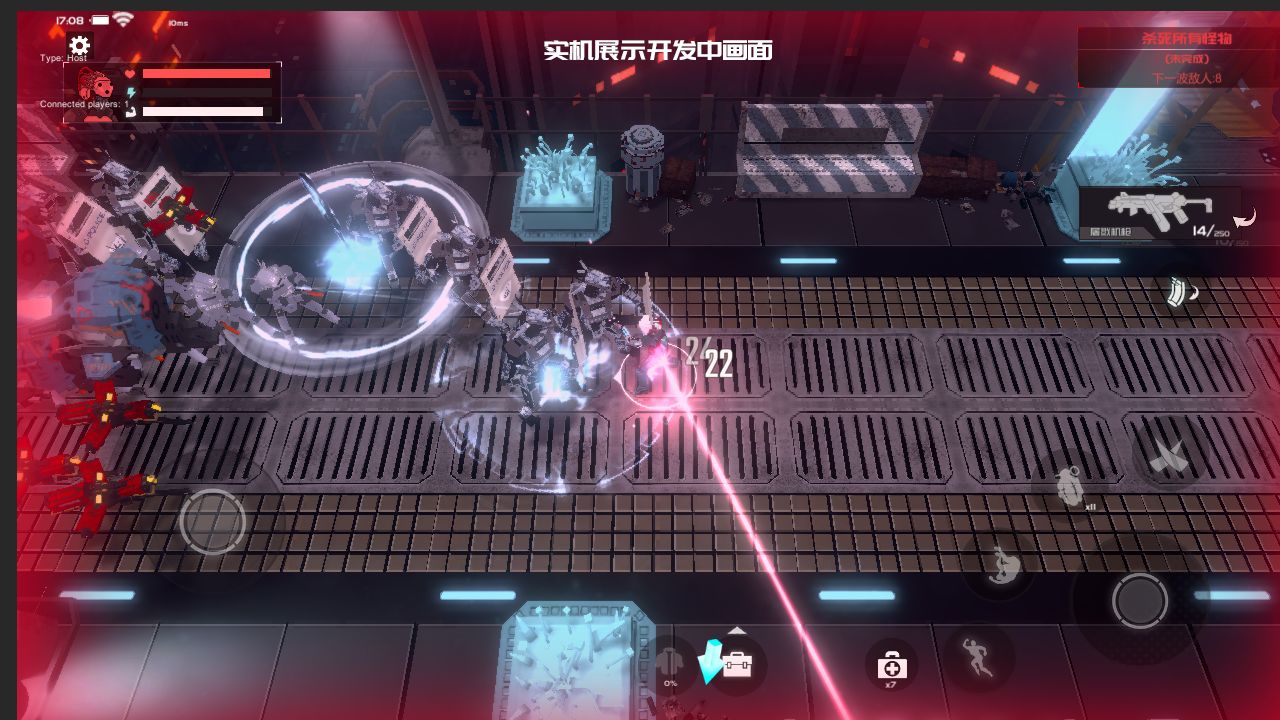Use the medkit healing item

tap(890, 664)
